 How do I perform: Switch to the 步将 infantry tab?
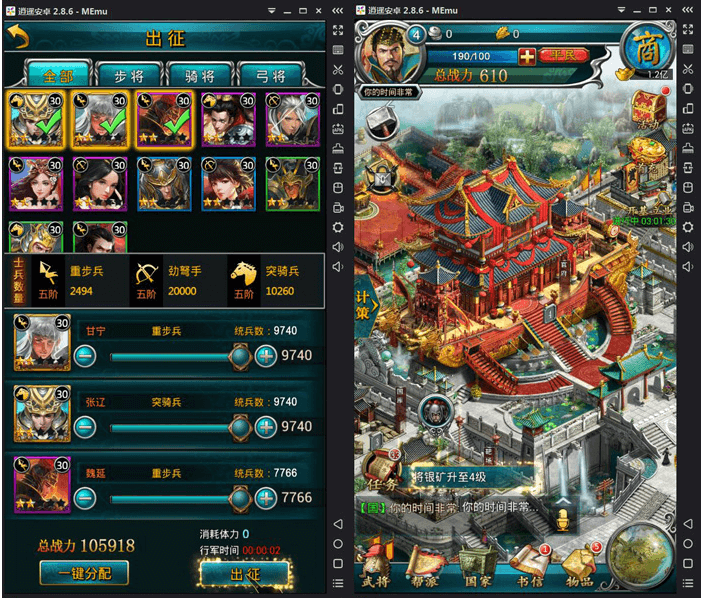130,75
